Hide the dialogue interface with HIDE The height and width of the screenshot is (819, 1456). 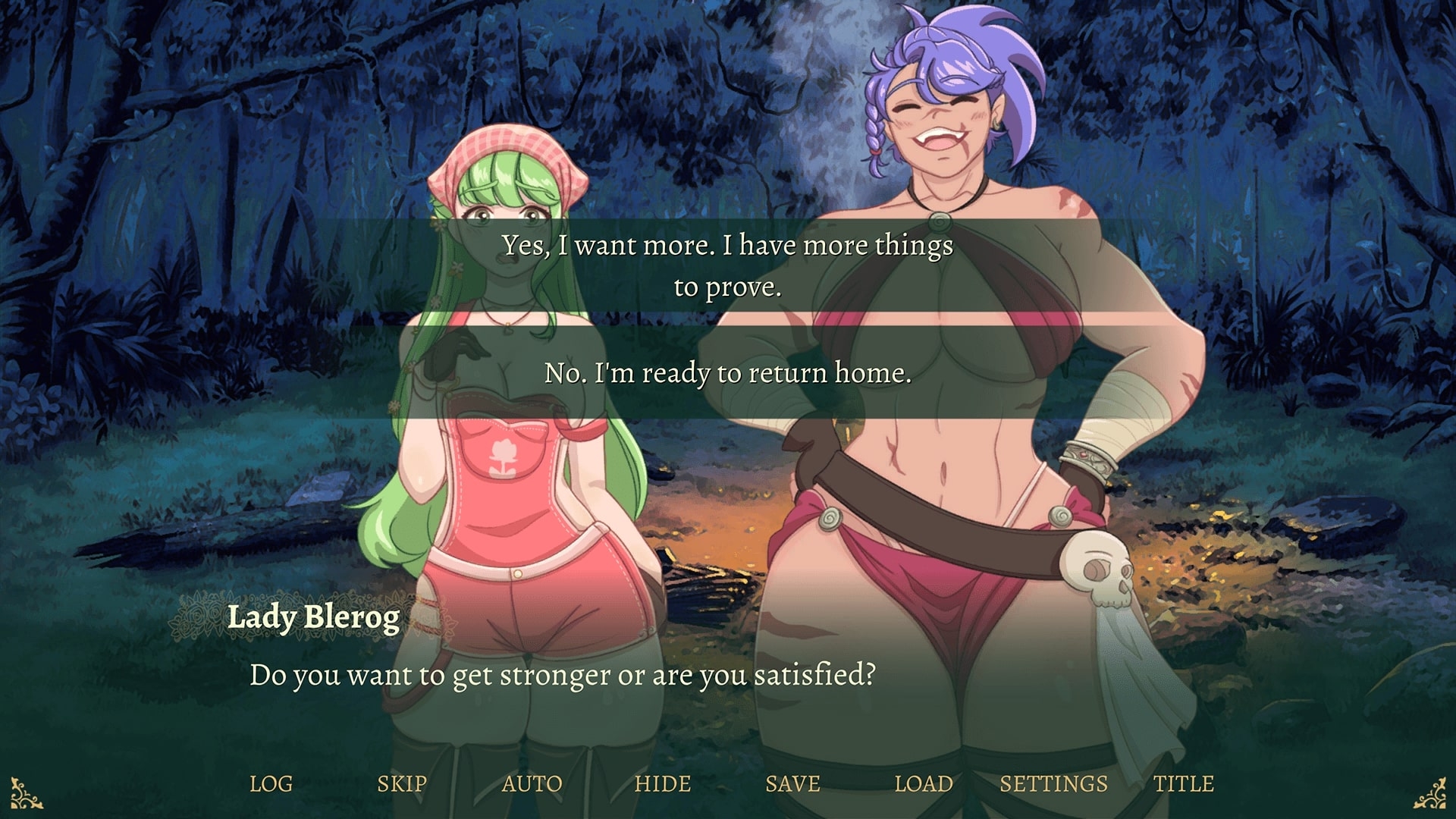[x=663, y=783]
